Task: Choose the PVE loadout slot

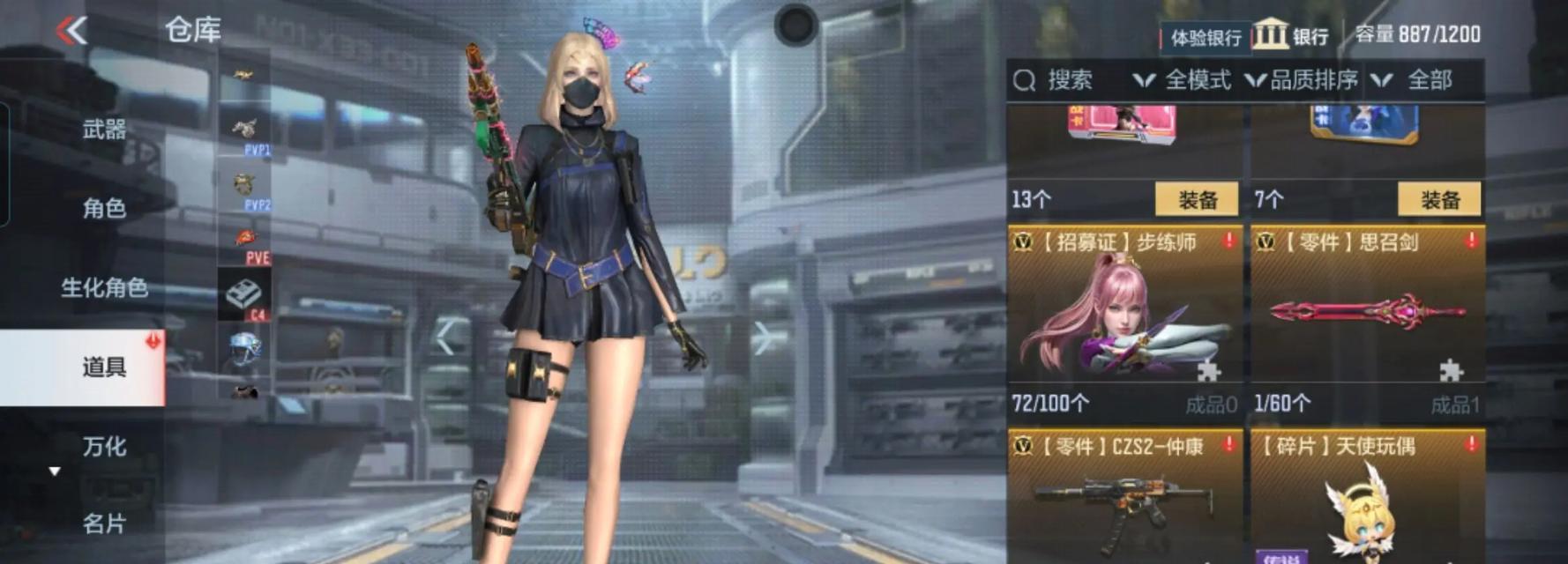Action: pyautogui.click(x=244, y=243)
